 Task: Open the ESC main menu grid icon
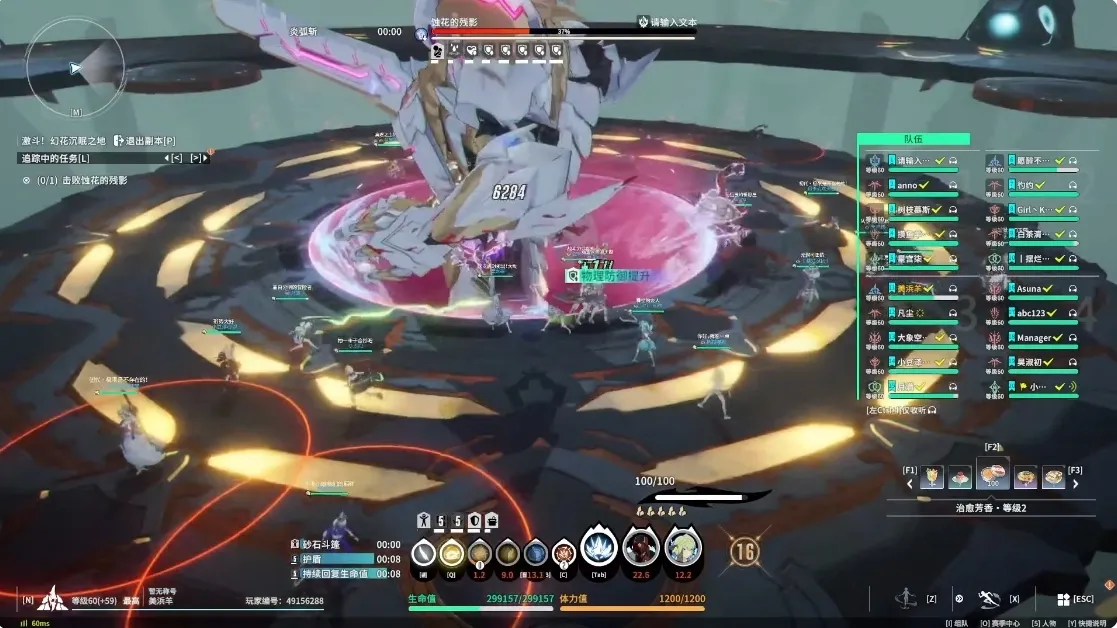pos(1064,599)
